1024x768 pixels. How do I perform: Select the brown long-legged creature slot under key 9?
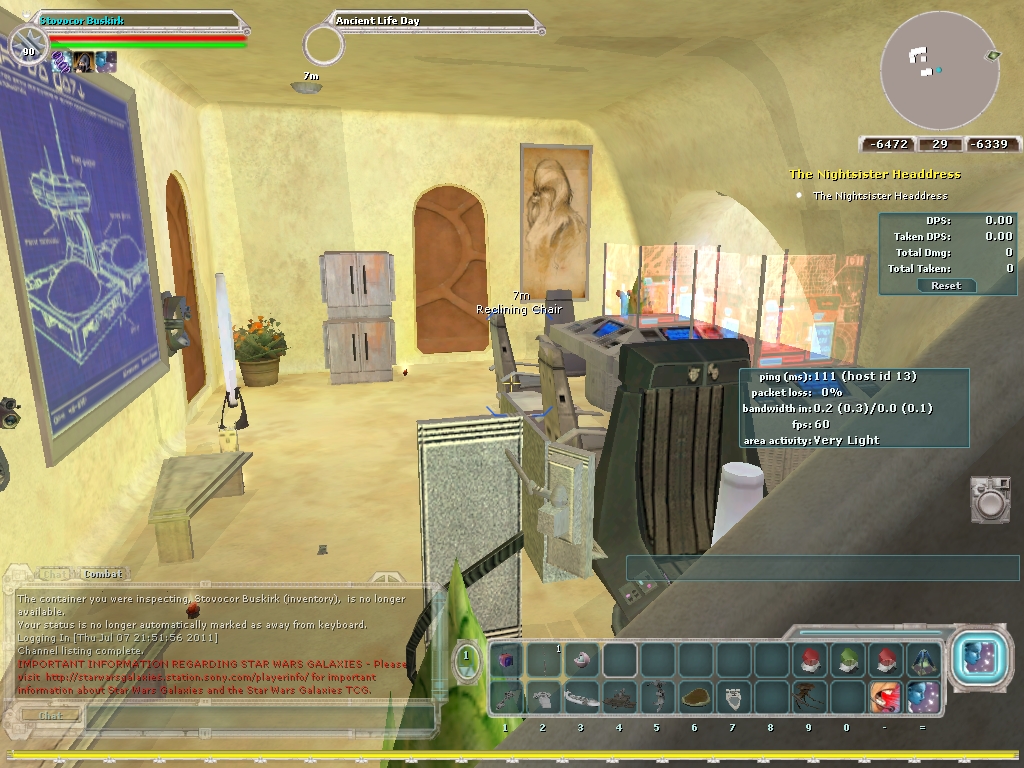808,696
